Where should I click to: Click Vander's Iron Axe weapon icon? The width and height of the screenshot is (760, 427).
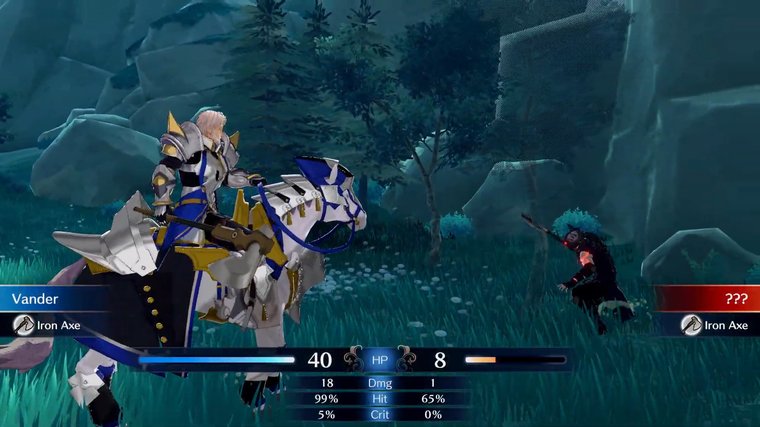24,324
